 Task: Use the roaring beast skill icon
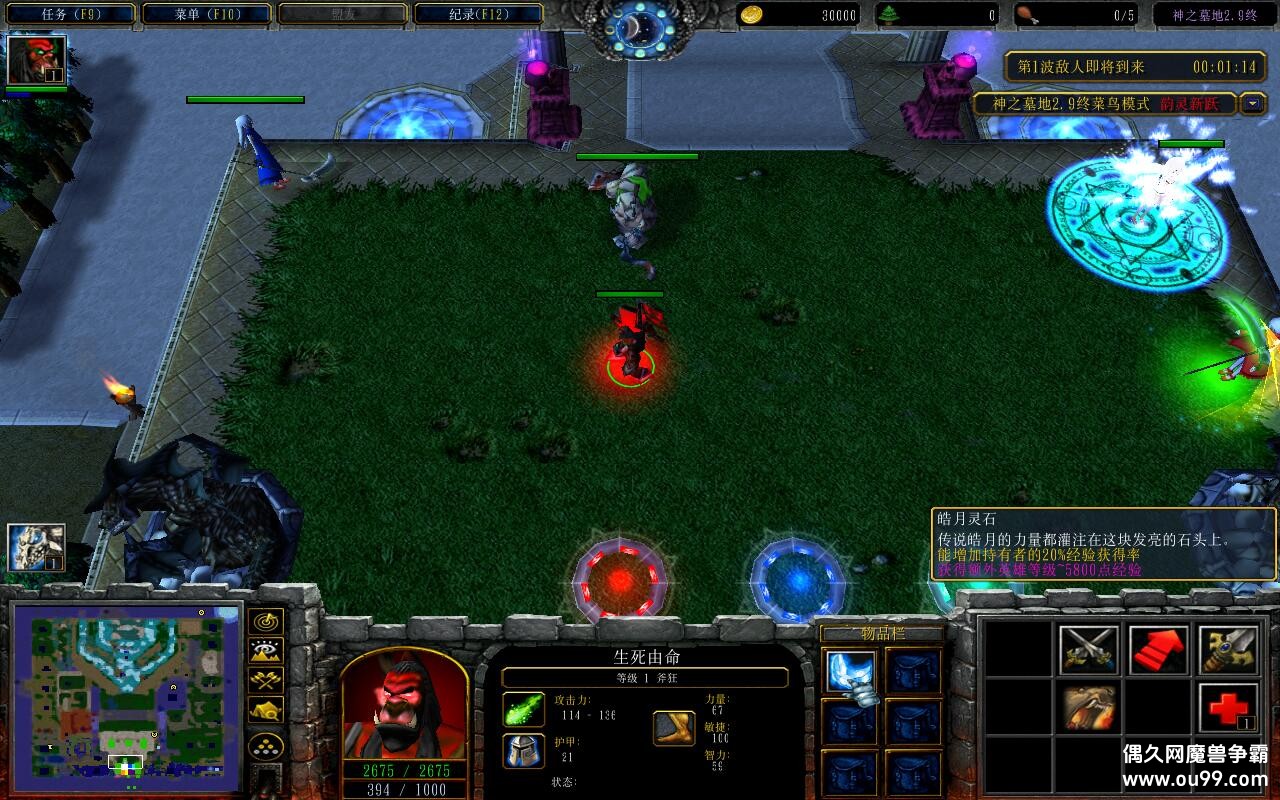click(1088, 708)
